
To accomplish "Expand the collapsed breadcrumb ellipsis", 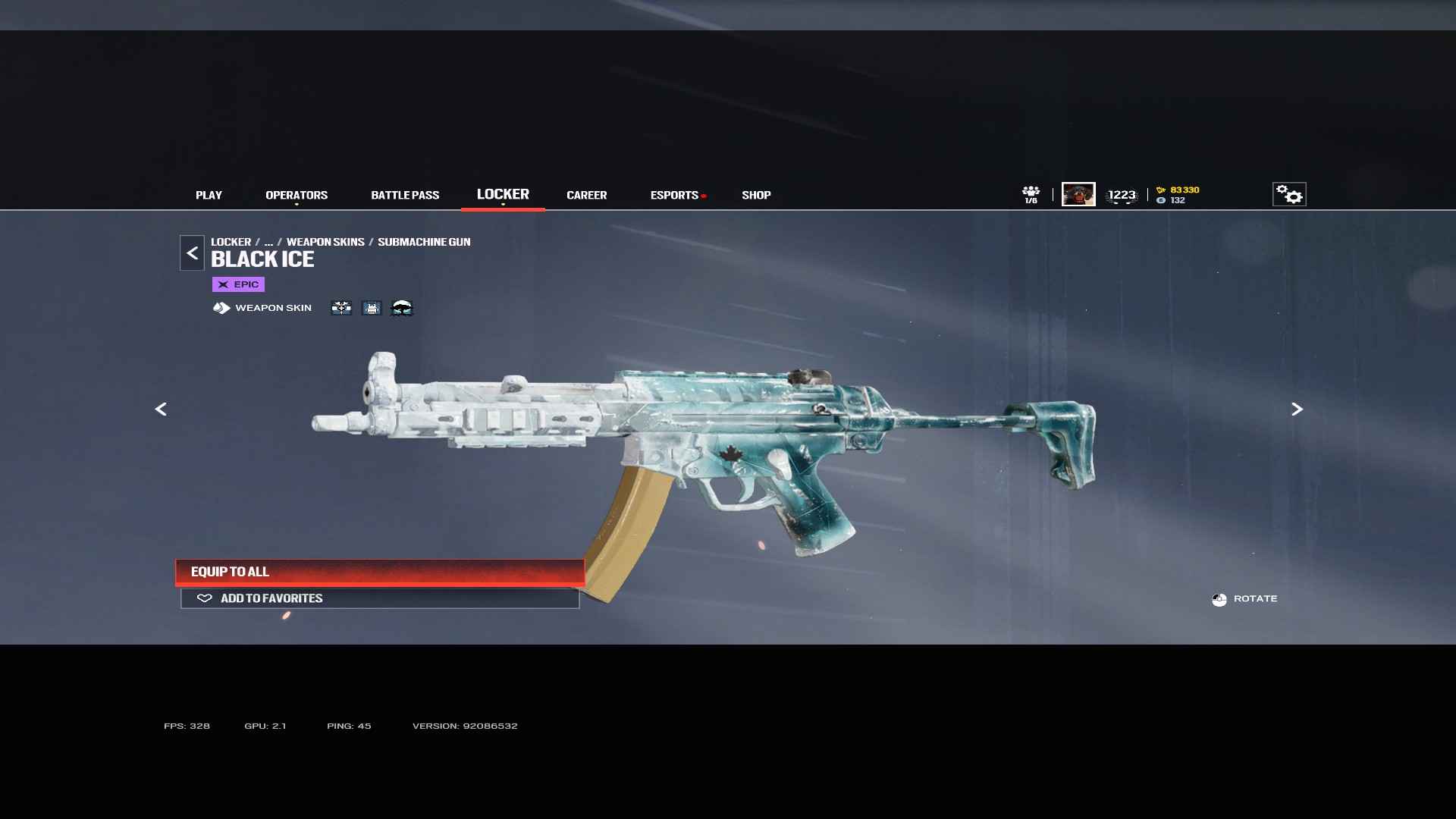I will (x=268, y=242).
